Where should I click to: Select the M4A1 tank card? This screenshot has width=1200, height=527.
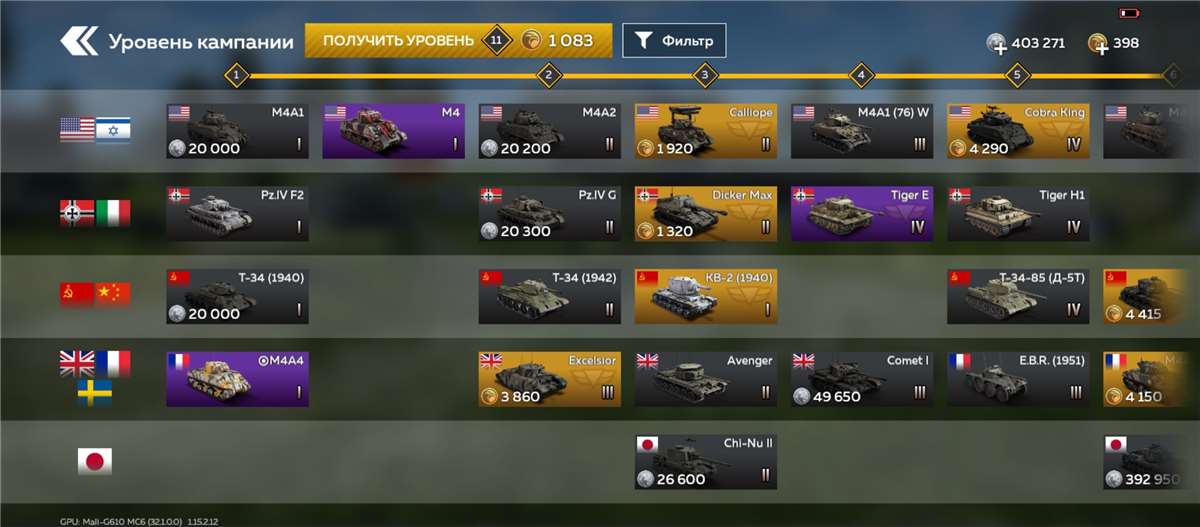point(237,130)
